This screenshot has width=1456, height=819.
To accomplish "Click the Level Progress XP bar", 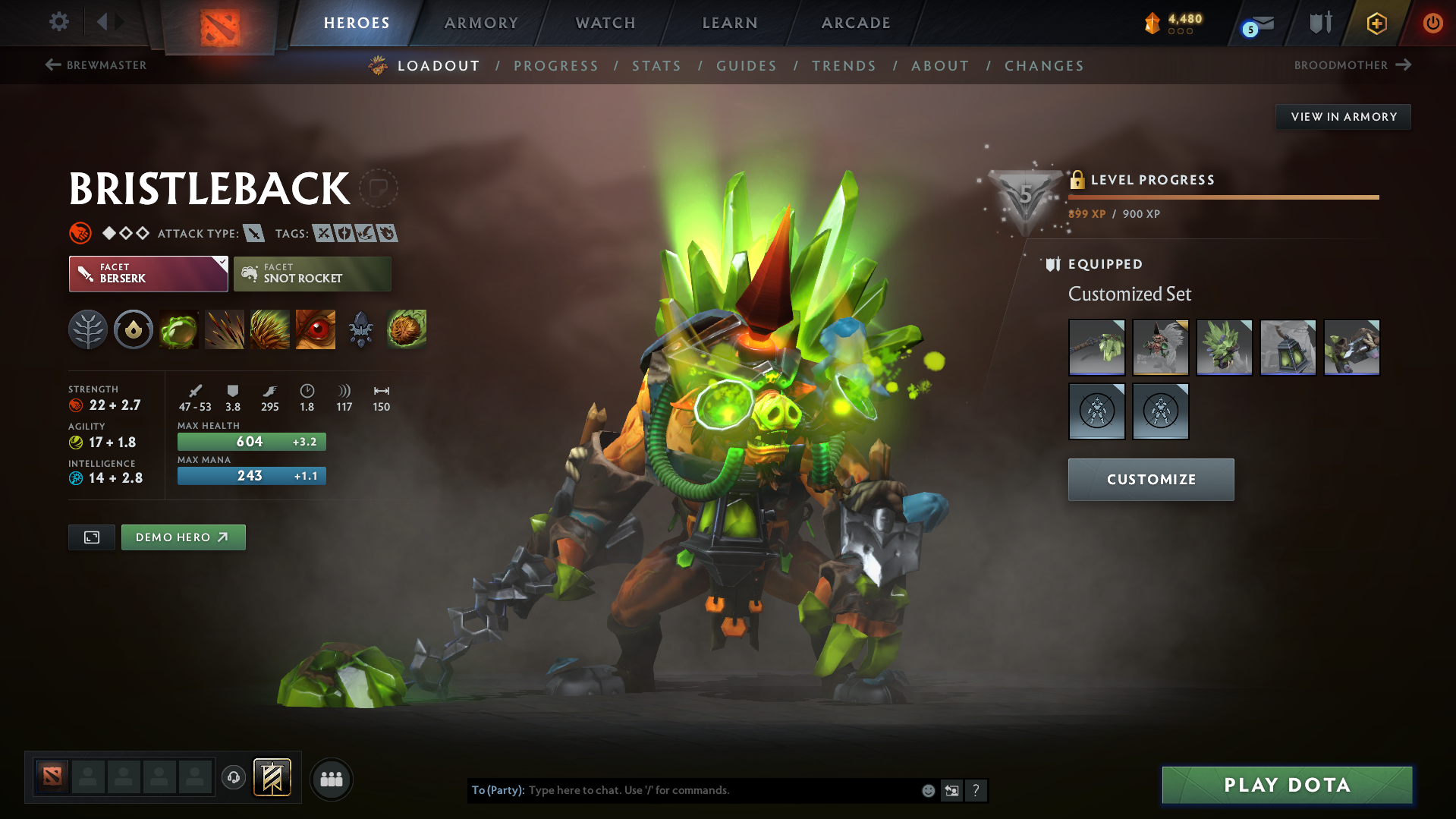I will coord(1222,197).
